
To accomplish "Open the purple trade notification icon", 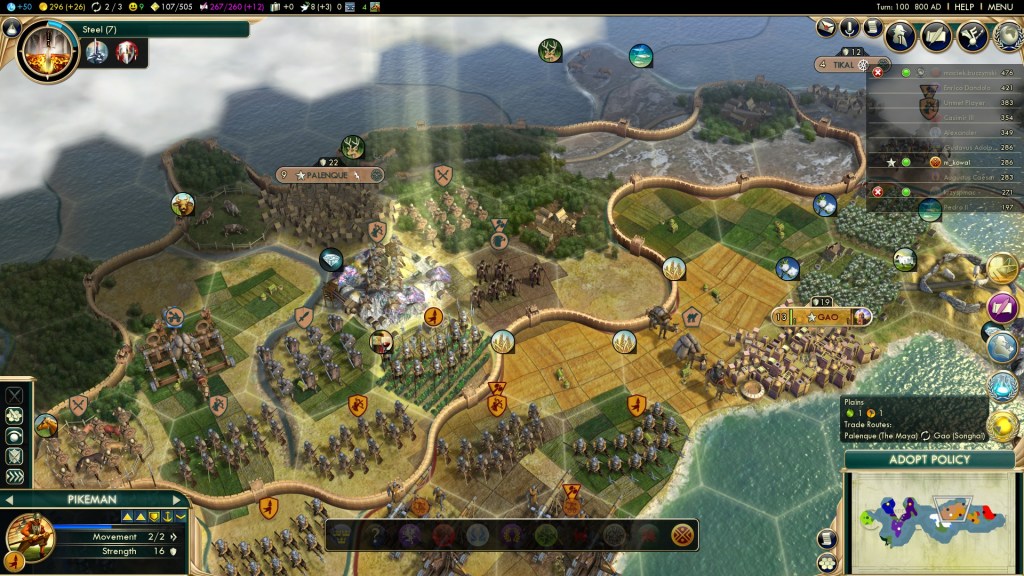I will click(x=1002, y=307).
